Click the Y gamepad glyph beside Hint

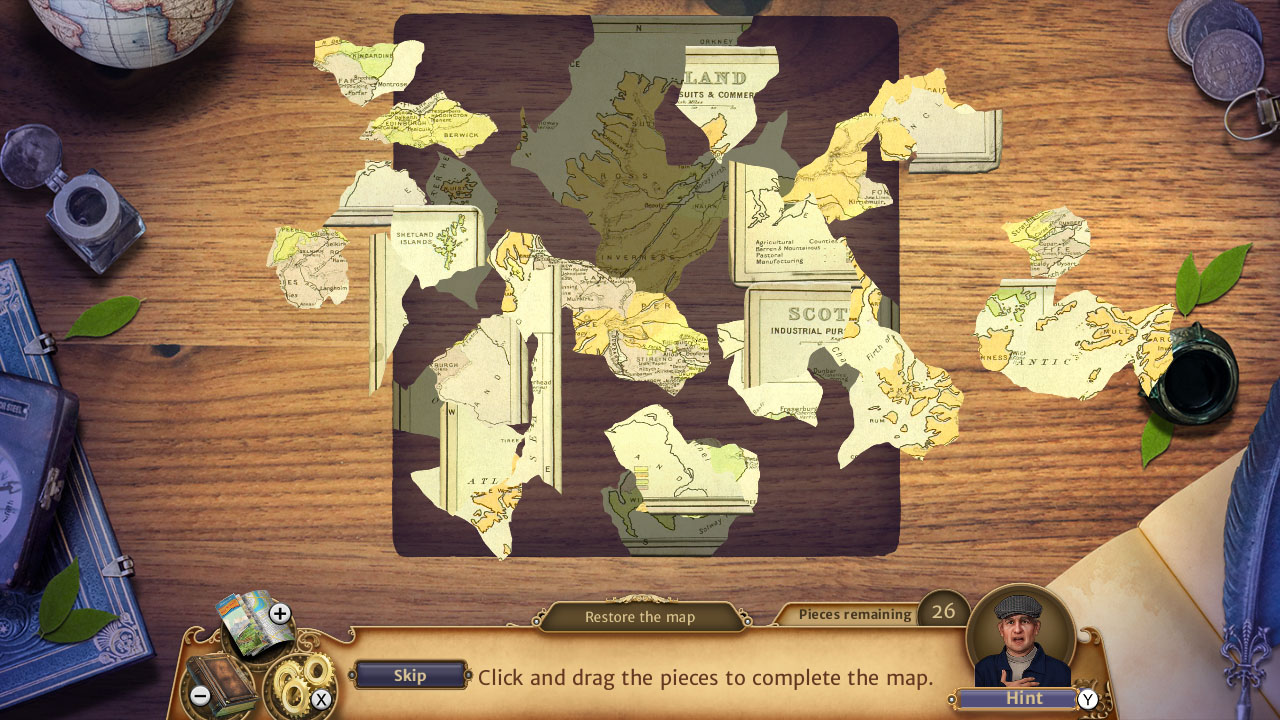[1089, 698]
